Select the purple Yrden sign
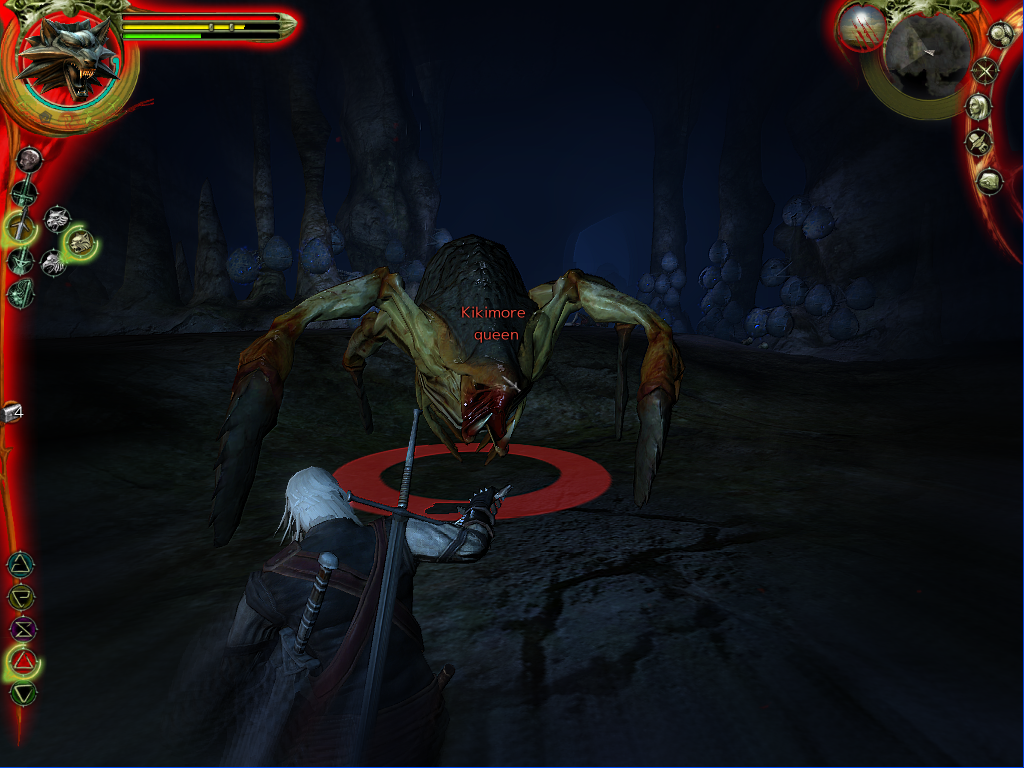 21,629
